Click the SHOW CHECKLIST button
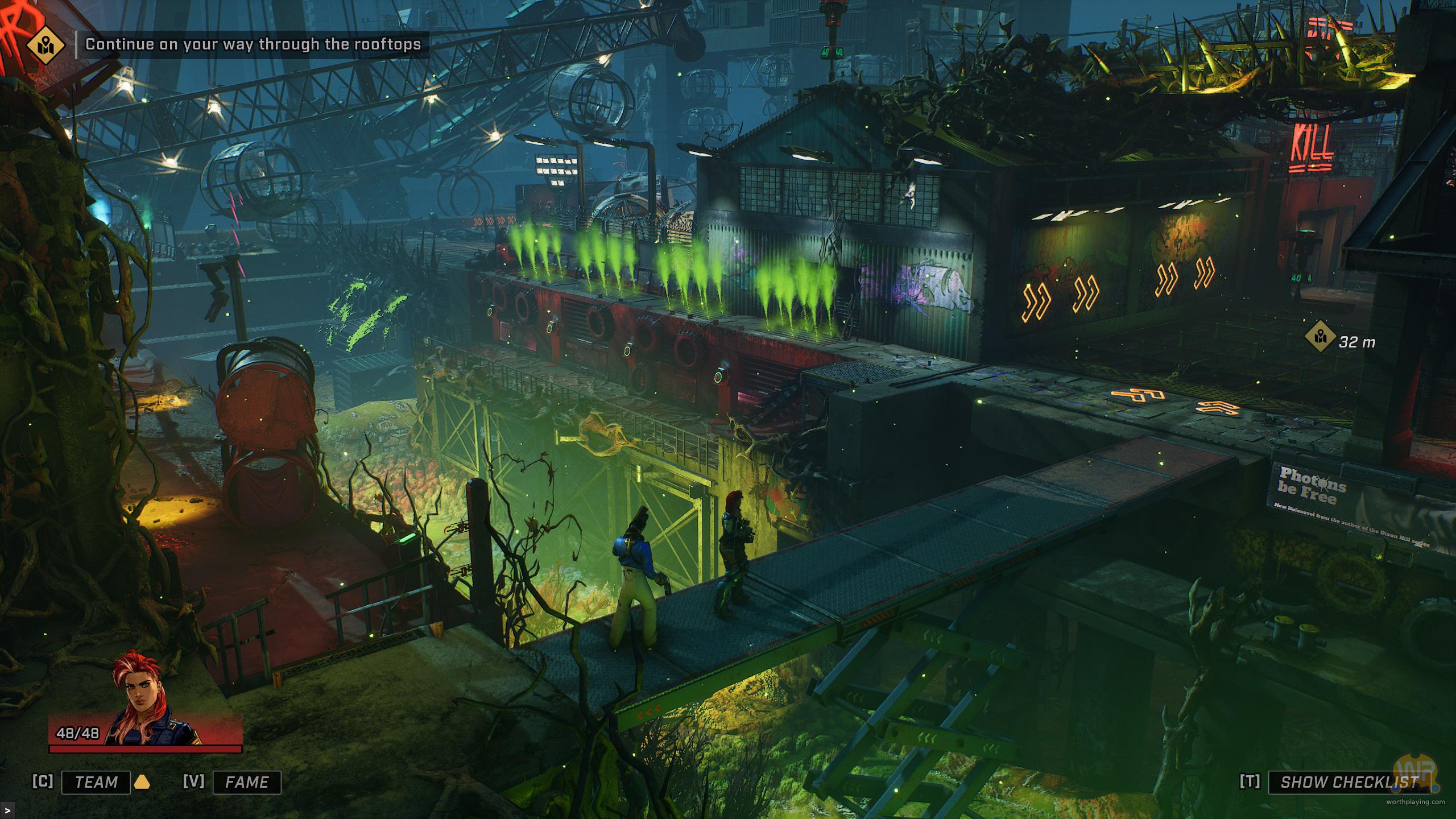 (x=1349, y=782)
